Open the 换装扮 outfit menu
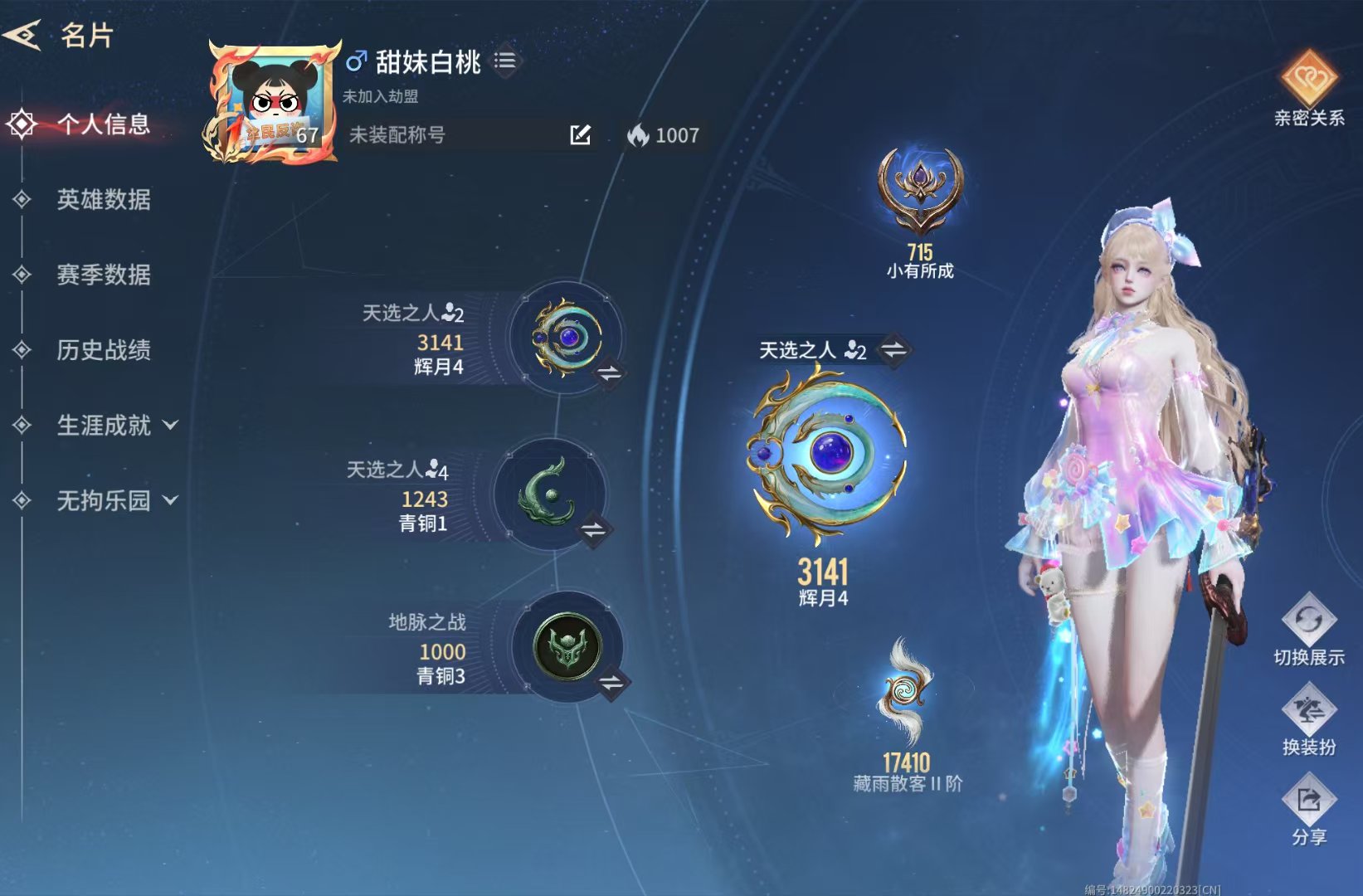 pyautogui.click(x=1308, y=720)
